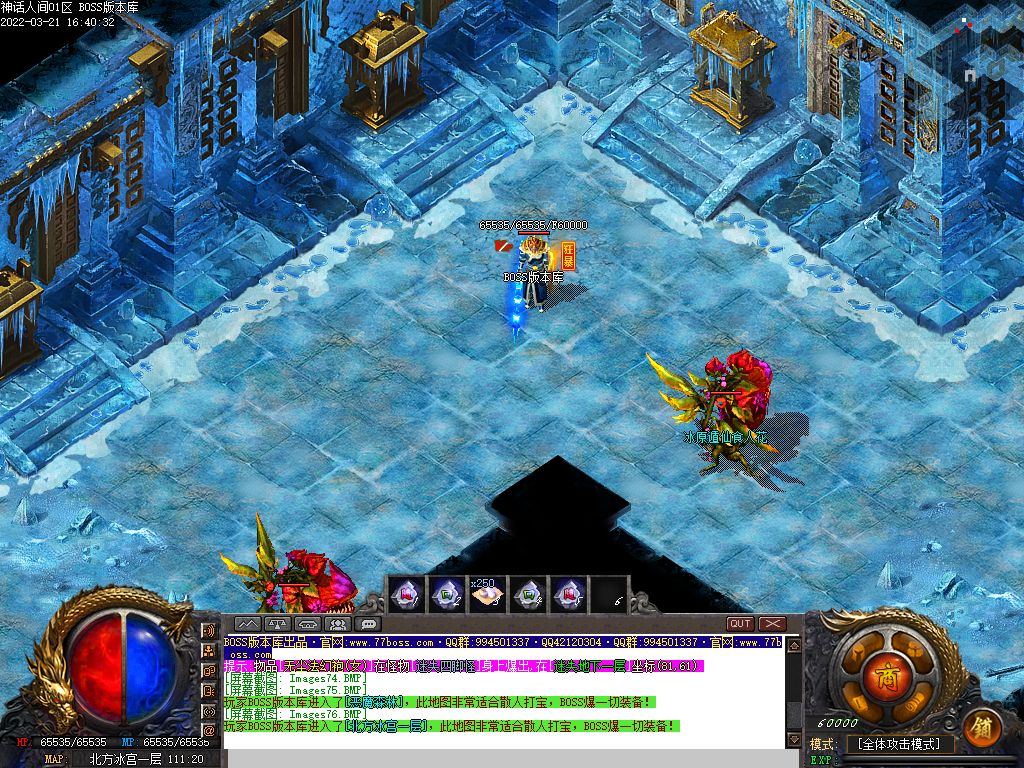The height and width of the screenshot is (768, 1024).
Task: Click the QUT button above chat
Action: tap(740, 623)
